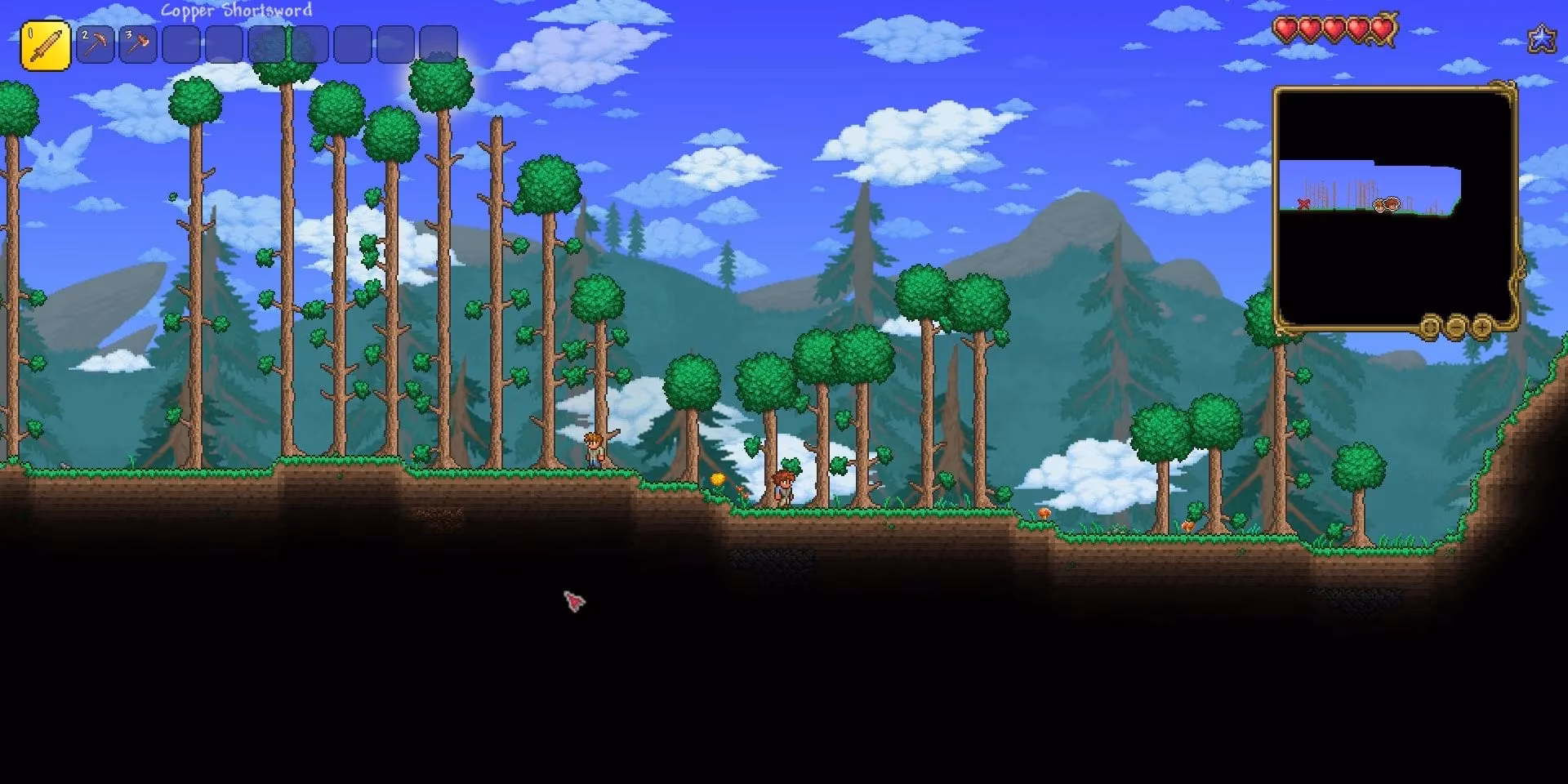Click the orange mushroom on the dirt ledge

point(1046,514)
